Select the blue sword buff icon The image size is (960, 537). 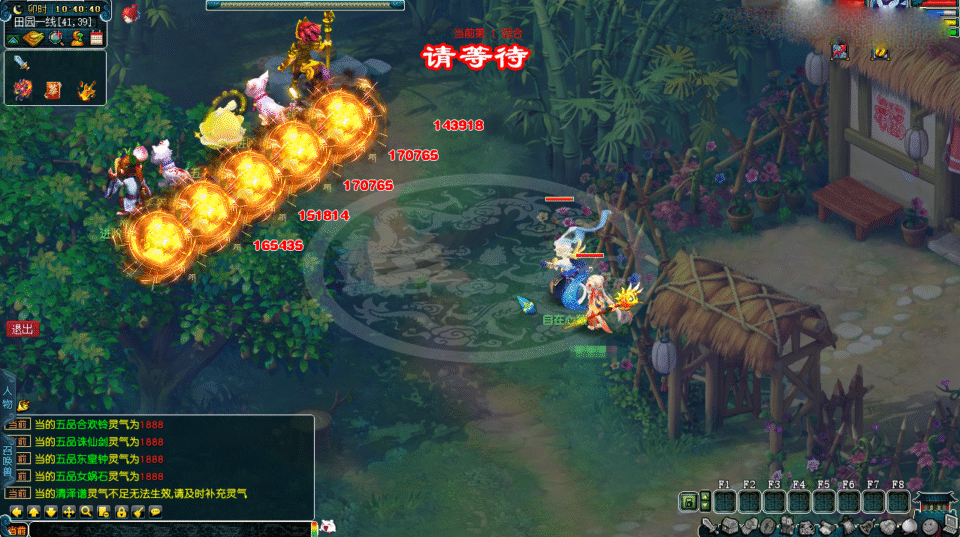[22, 64]
